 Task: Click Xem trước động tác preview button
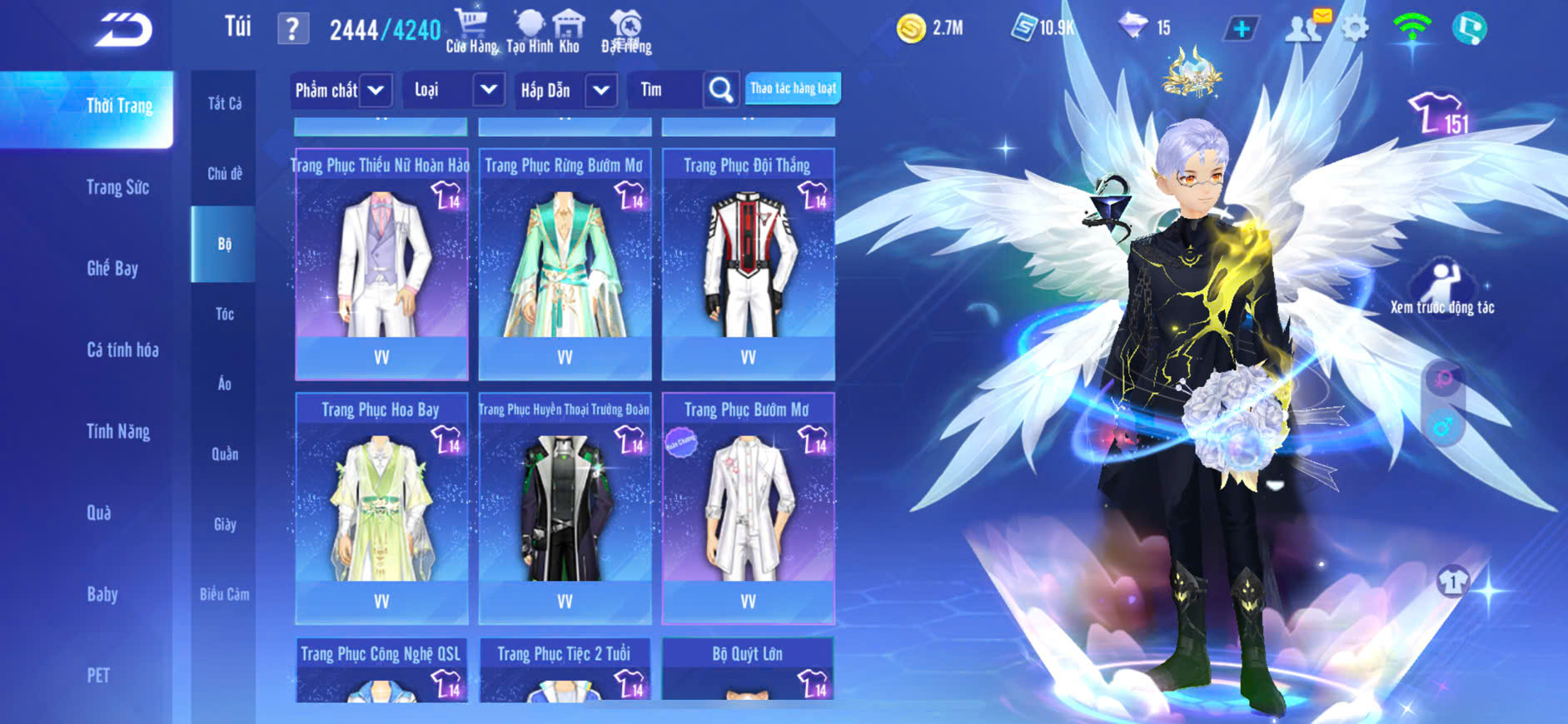coord(1442,288)
